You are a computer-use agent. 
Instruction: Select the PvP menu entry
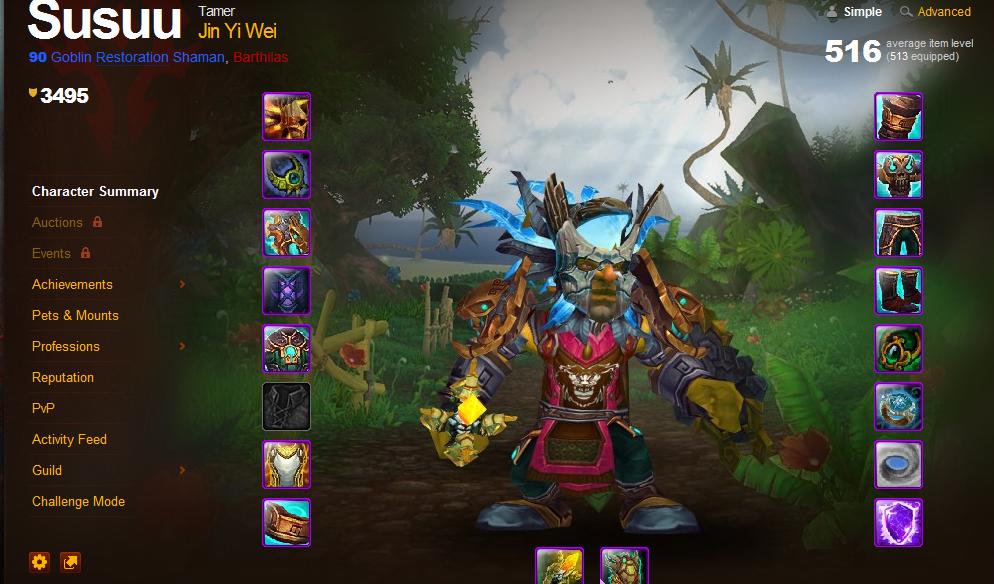tap(43, 408)
